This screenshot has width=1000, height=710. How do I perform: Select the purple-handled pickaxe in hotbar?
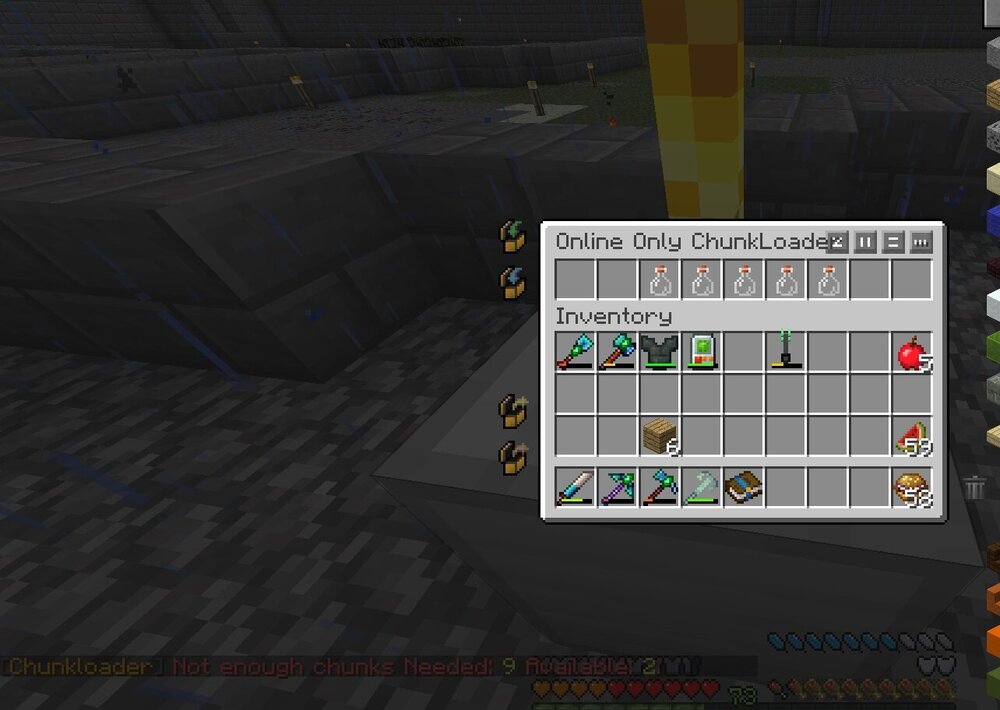pyautogui.click(x=617, y=487)
